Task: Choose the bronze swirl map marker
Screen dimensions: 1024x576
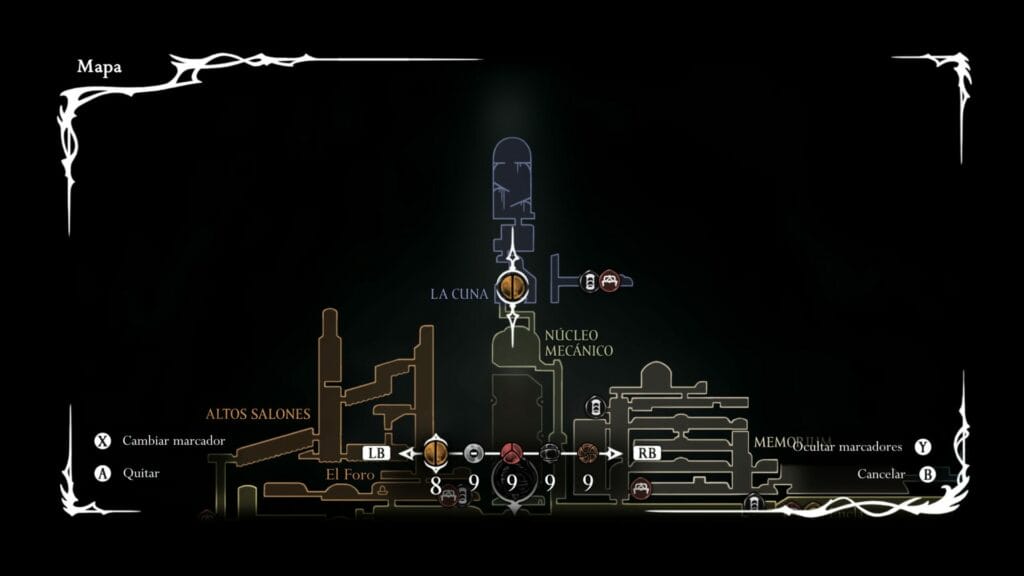Action: point(587,453)
